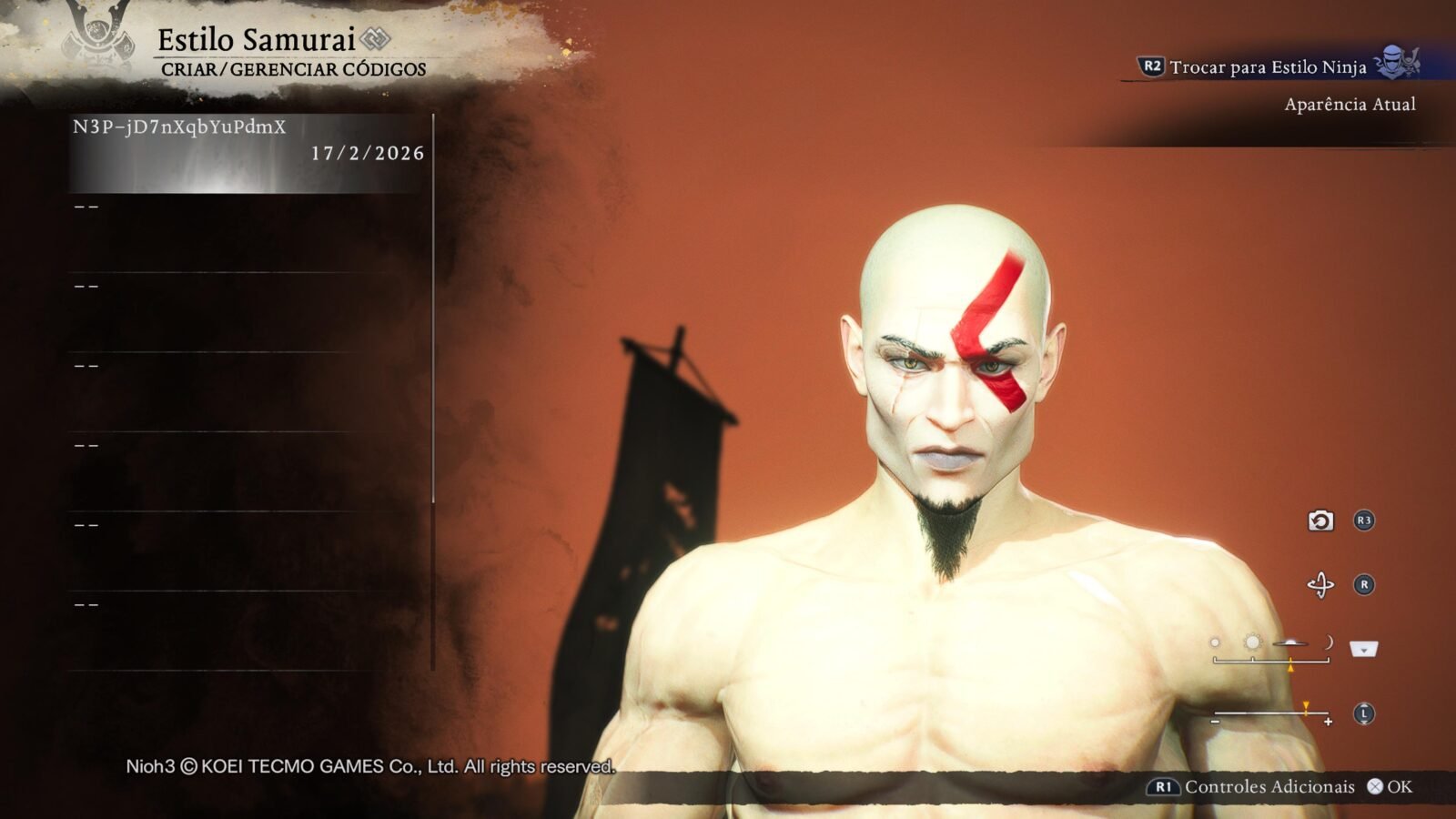Image resolution: width=1456 pixels, height=819 pixels.
Task: Confirm with the OK button
Action: tap(1390, 787)
